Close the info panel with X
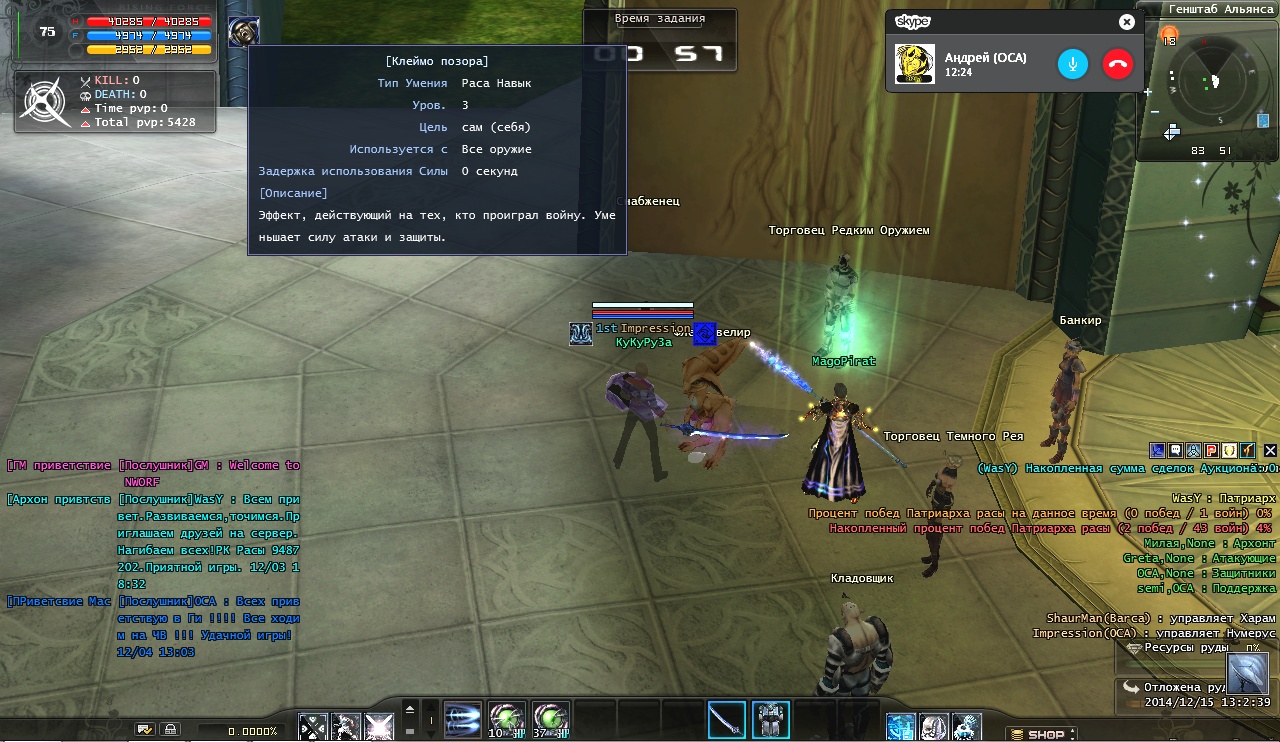The image size is (1280, 742). [1270, 451]
